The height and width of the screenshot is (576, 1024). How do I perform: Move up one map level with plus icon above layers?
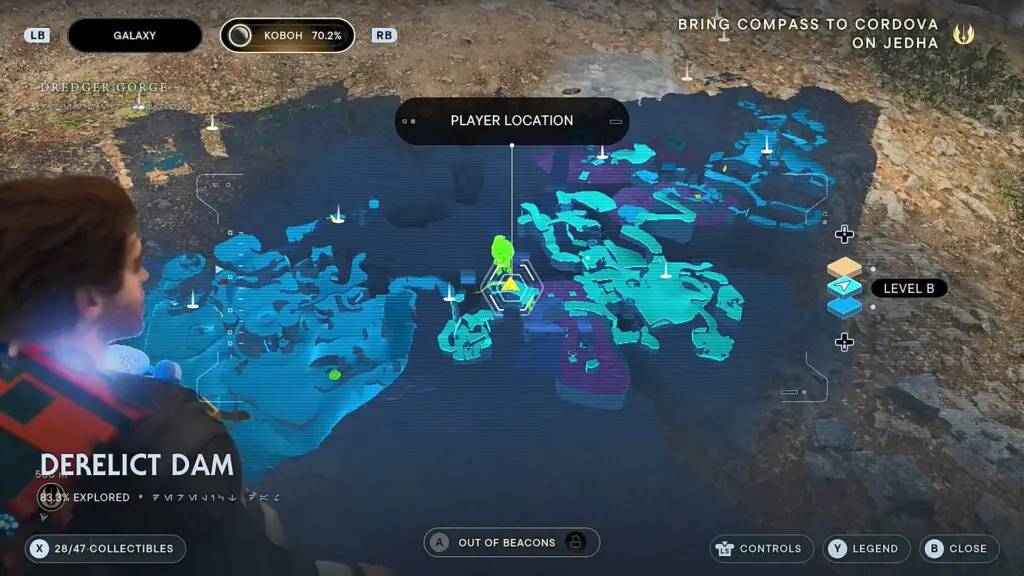click(844, 235)
